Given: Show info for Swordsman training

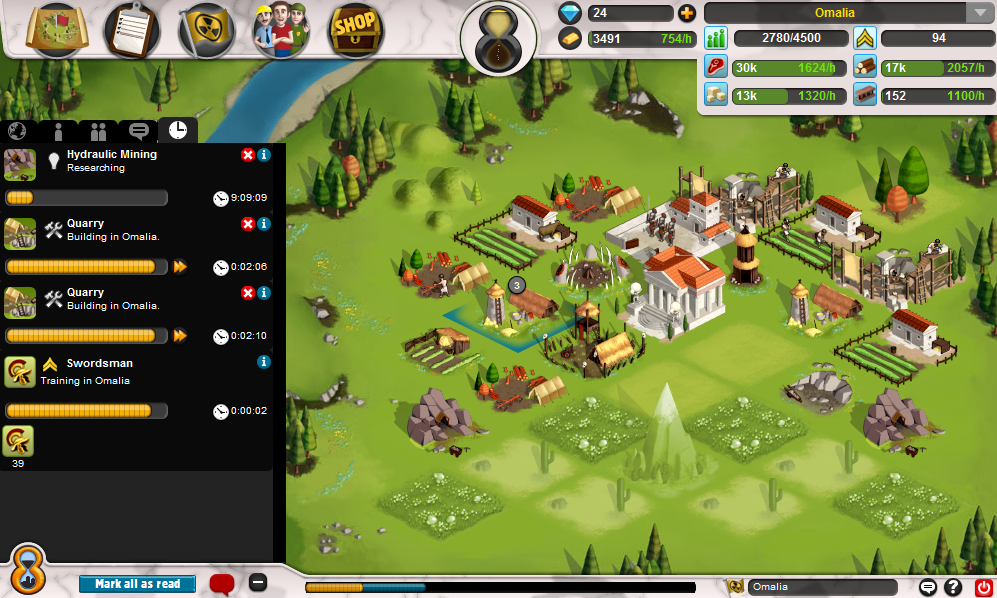Looking at the screenshot, I should pos(264,362).
